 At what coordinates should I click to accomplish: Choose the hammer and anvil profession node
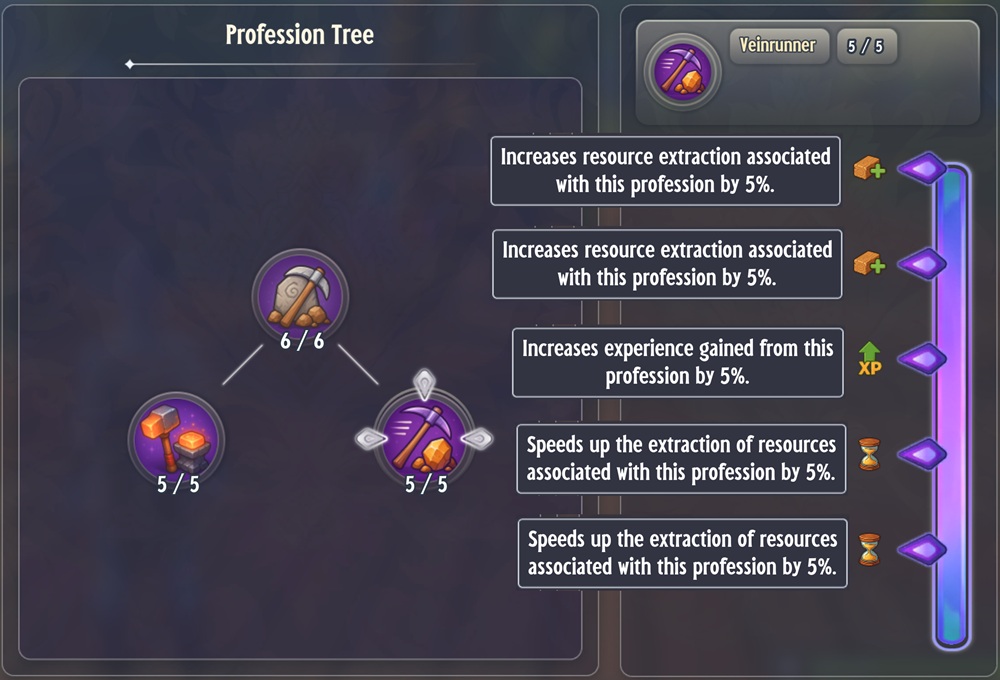pyautogui.click(x=177, y=439)
